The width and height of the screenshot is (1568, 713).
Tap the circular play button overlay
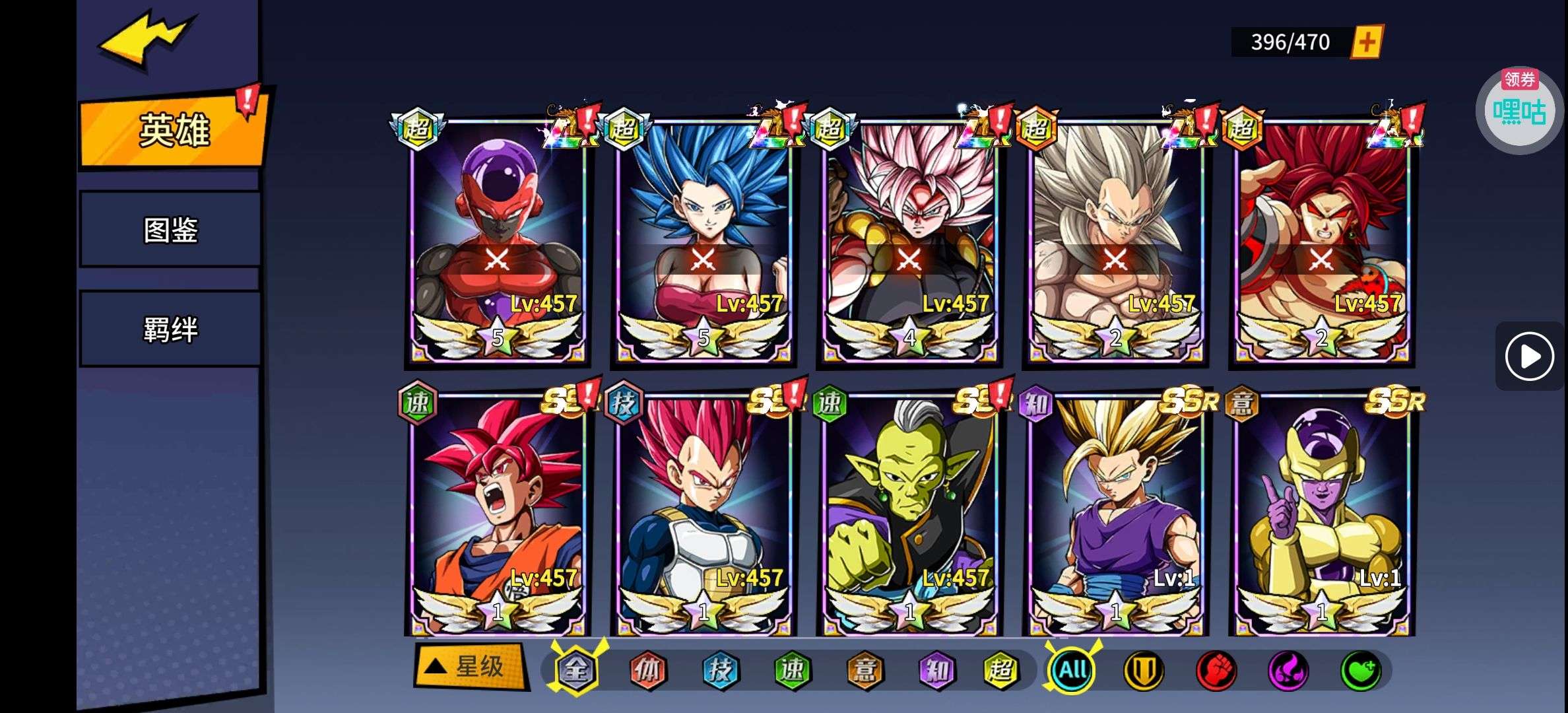[1529, 356]
